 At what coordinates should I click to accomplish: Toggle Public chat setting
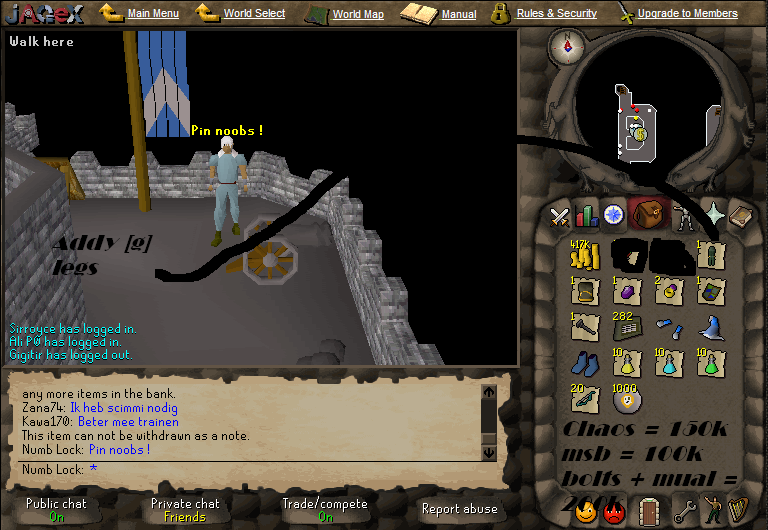[56, 510]
